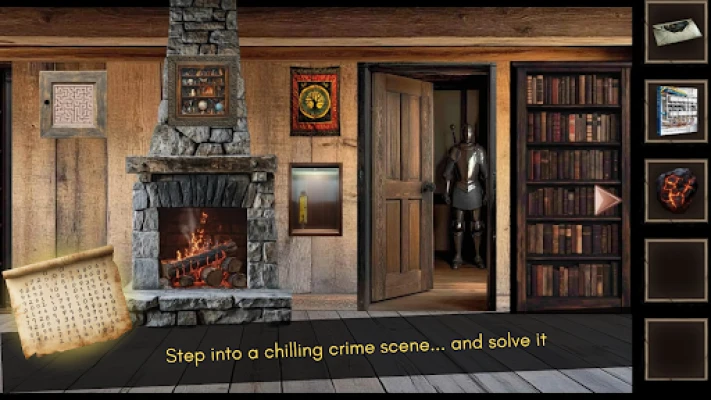
Task: Select the envelope inventory slot
Action: tap(676, 32)
